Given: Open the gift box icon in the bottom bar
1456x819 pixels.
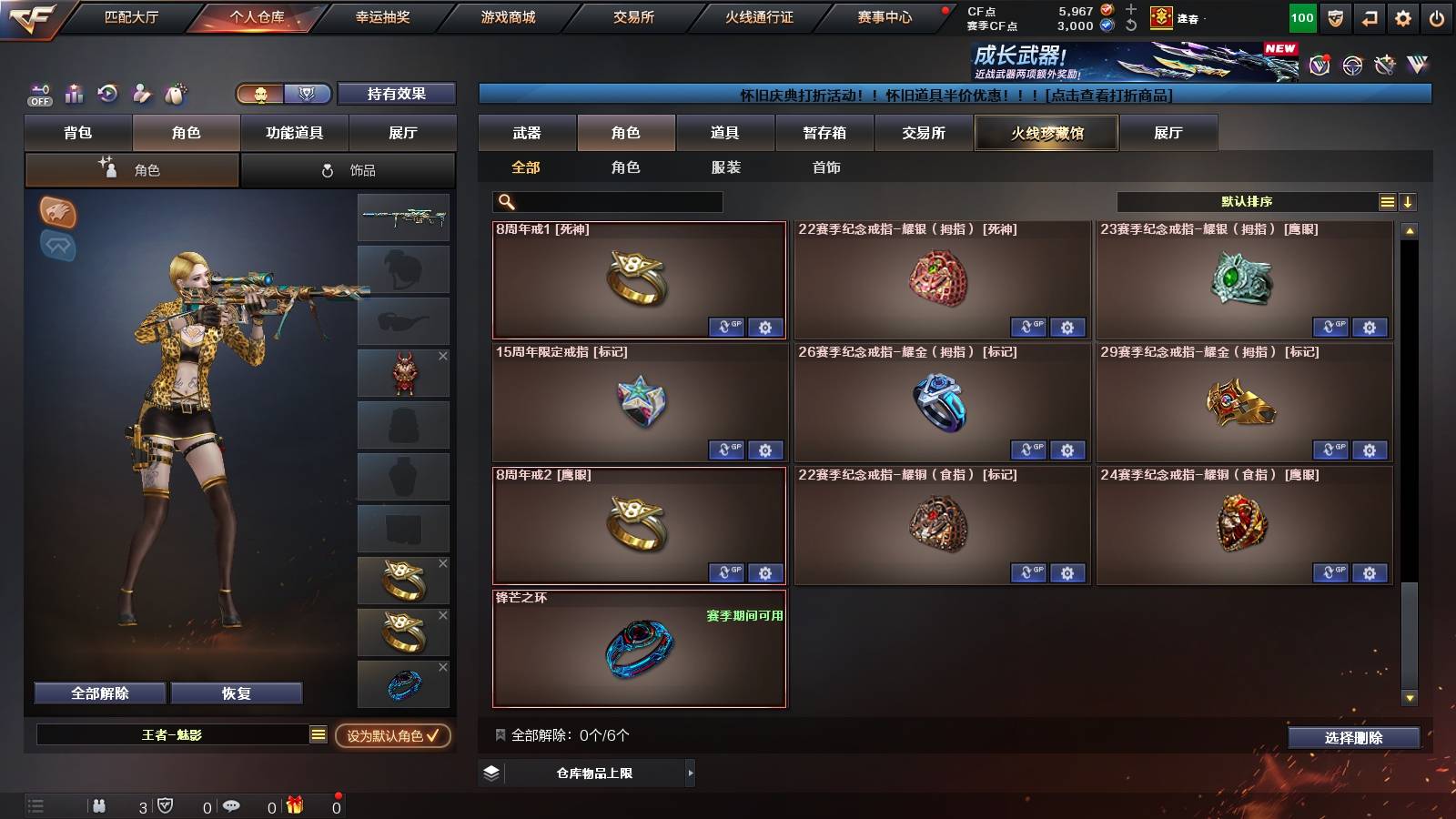Looking at the screenshot, I should point(293,806).
